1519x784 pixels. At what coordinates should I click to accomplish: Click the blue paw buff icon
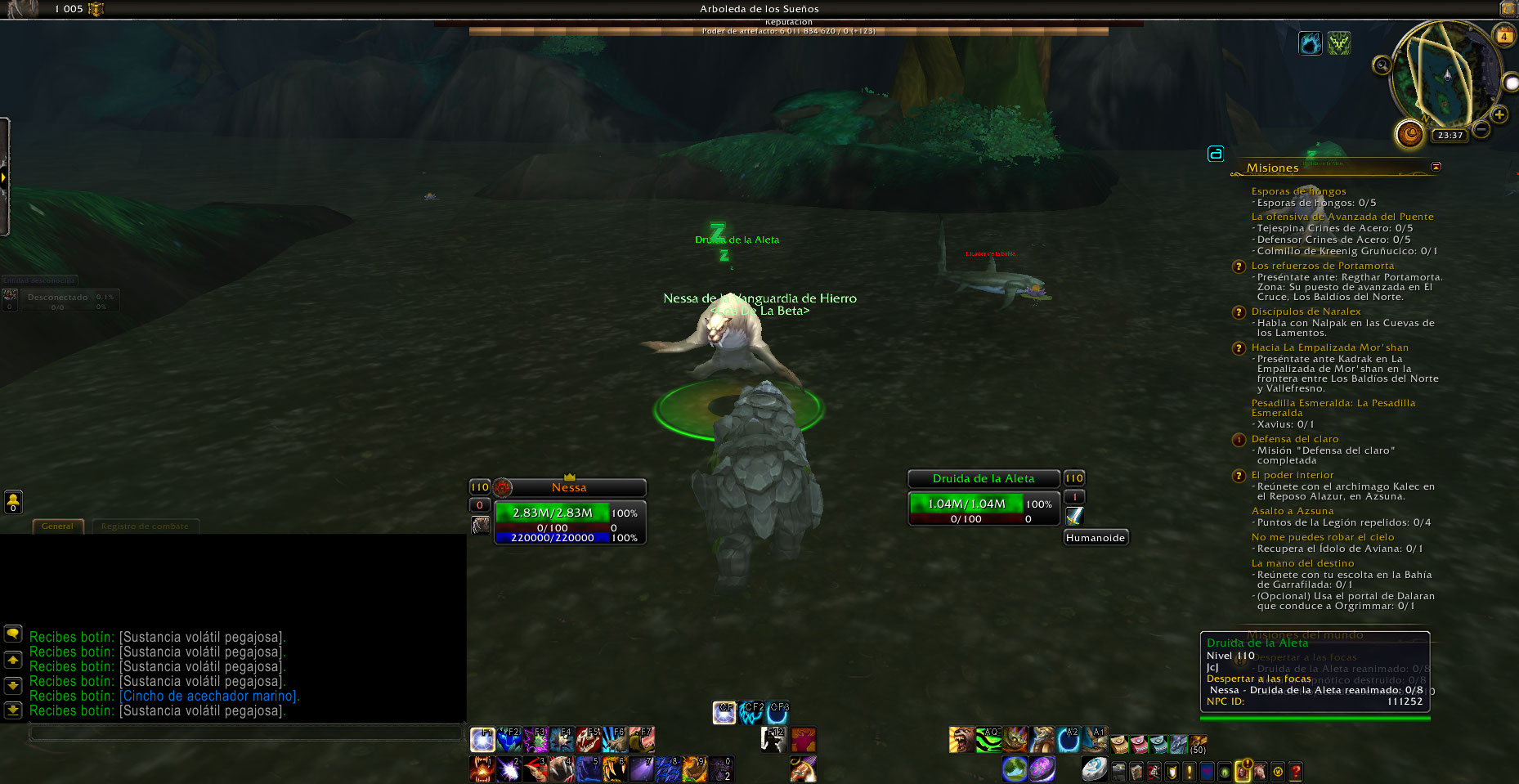1310,43
